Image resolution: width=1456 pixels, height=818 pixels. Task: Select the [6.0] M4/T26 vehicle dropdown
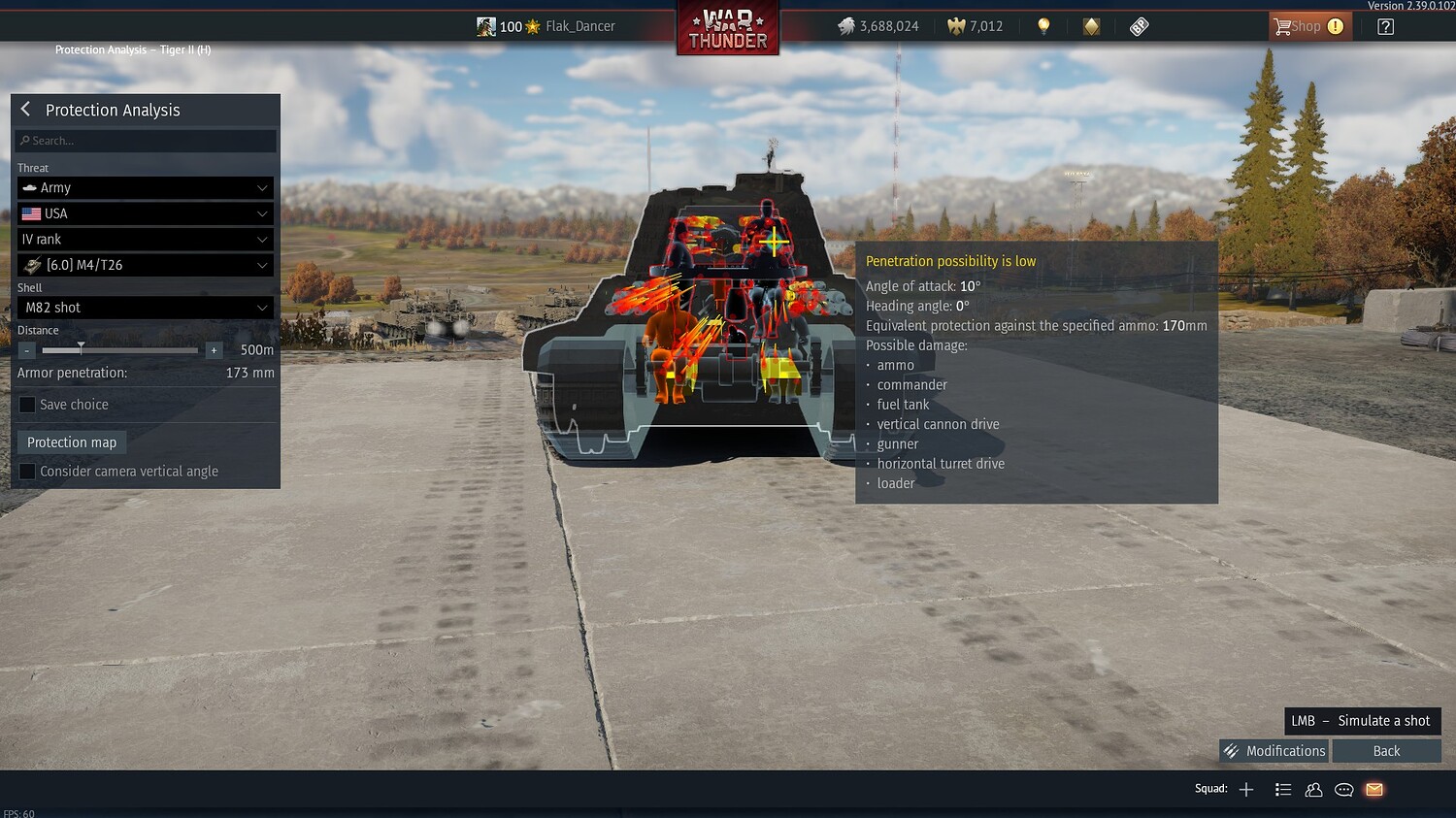click(x=145, y=264)
